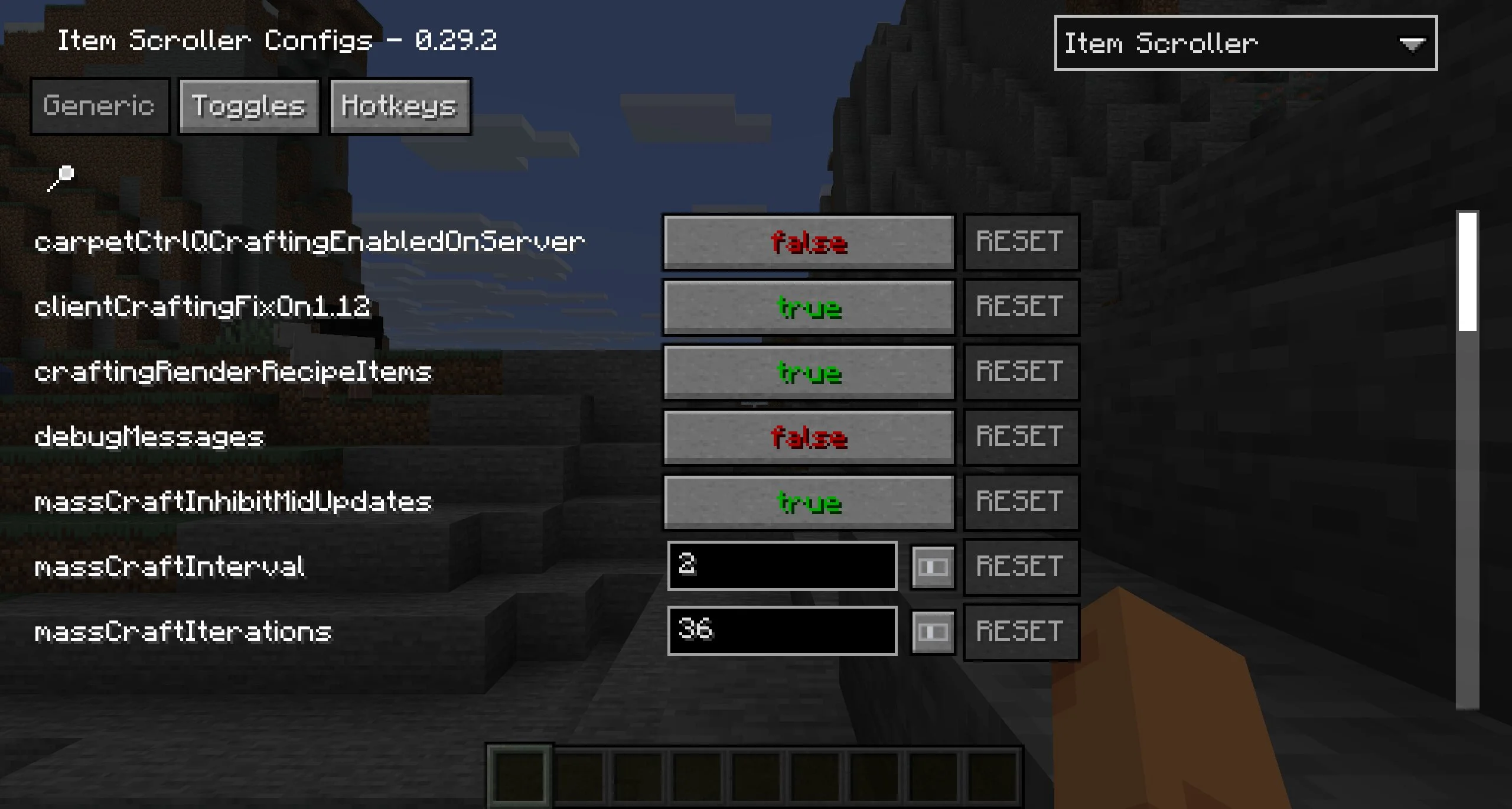Toggle massCraftInhibitMidUpdates setting
This screenshot has width=1512, height=809.
coord(809,502)
